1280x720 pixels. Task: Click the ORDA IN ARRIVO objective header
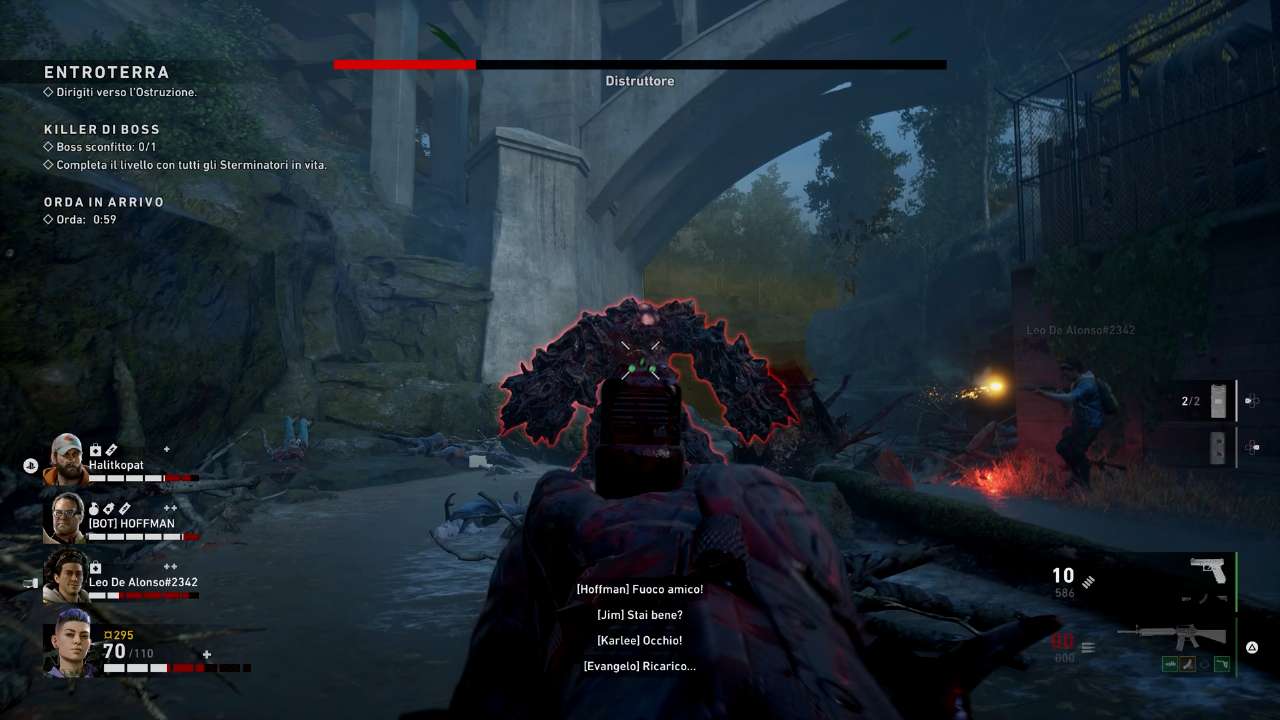tap(104, 202)
